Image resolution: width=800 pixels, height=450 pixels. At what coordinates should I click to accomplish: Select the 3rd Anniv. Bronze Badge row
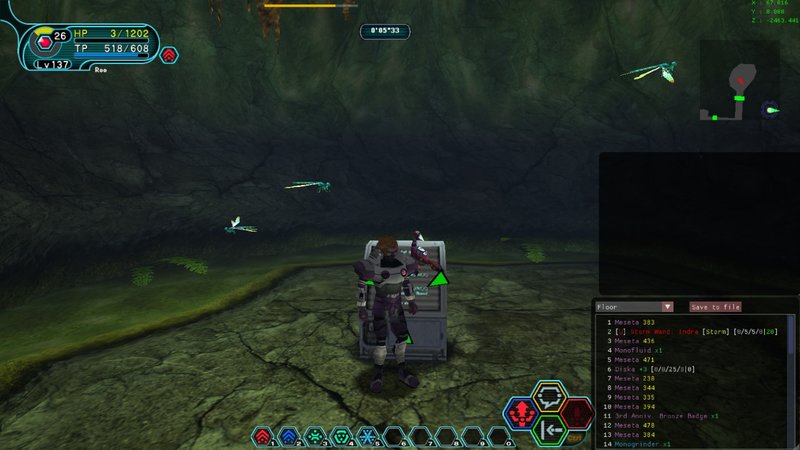point(670,416)
